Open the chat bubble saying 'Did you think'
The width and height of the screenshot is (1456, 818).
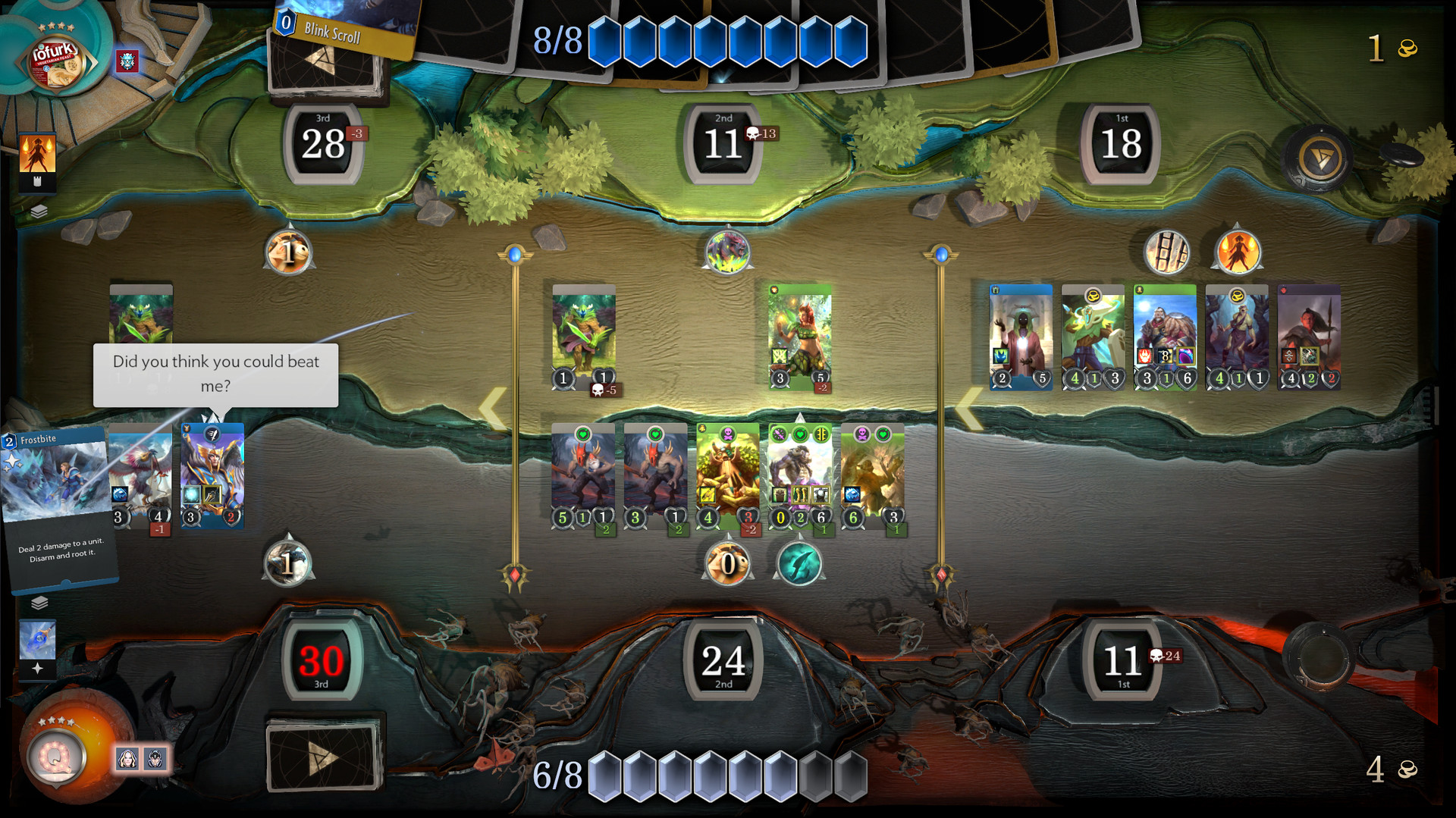click(x=215, y=375)
